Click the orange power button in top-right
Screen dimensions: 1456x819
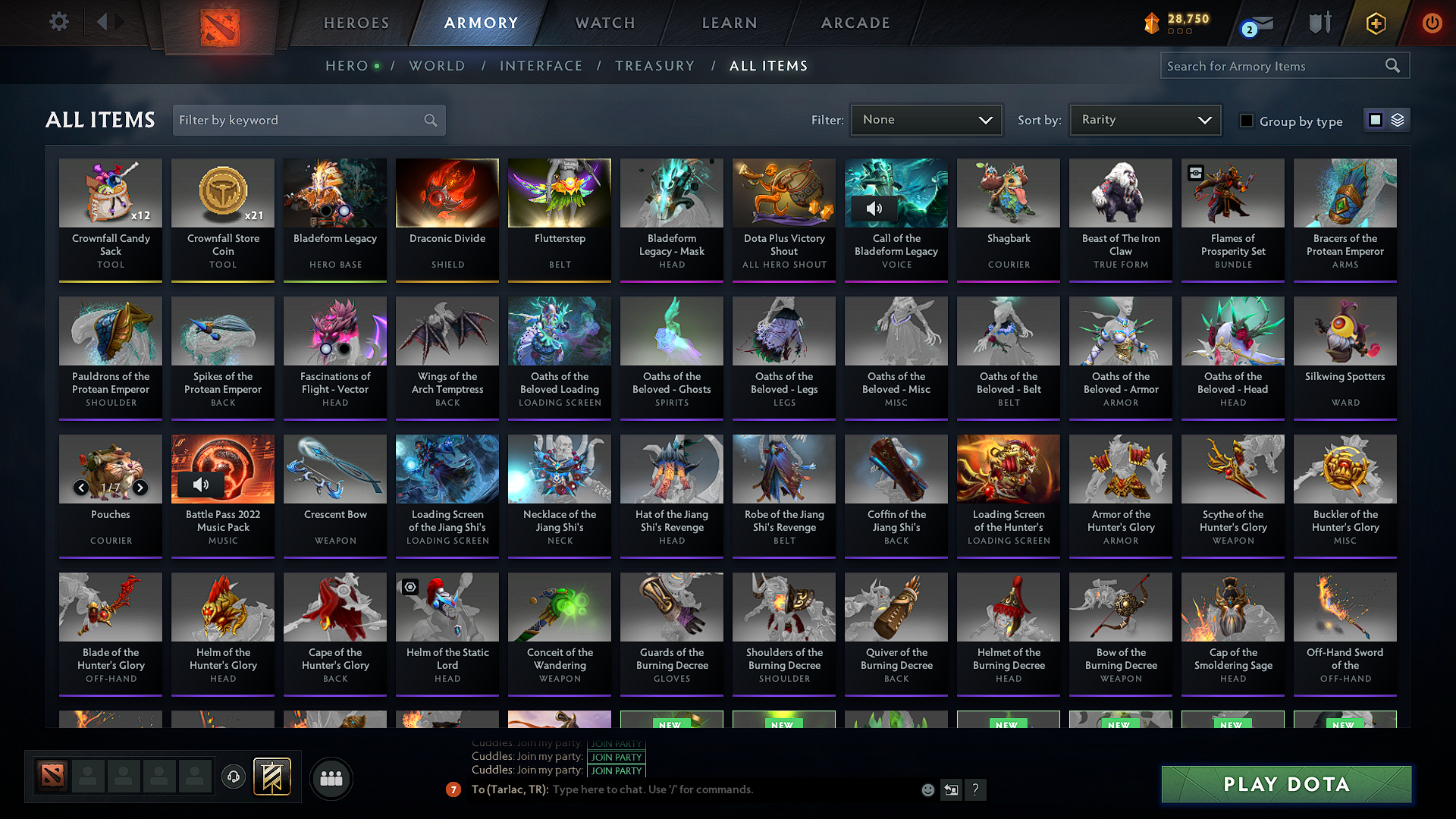[x=1432, y=23]
